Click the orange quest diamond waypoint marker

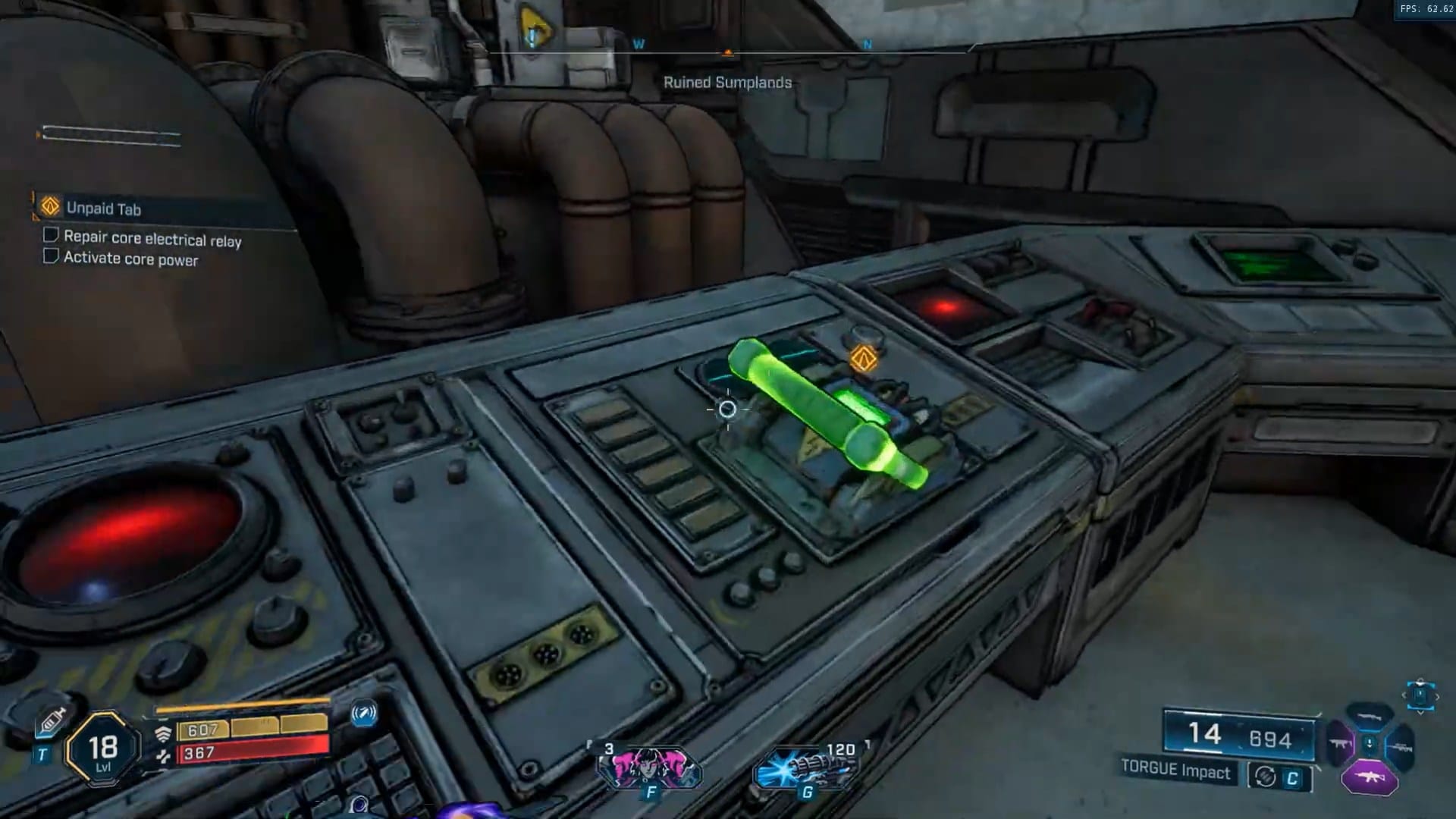click(x=864, y=359)
